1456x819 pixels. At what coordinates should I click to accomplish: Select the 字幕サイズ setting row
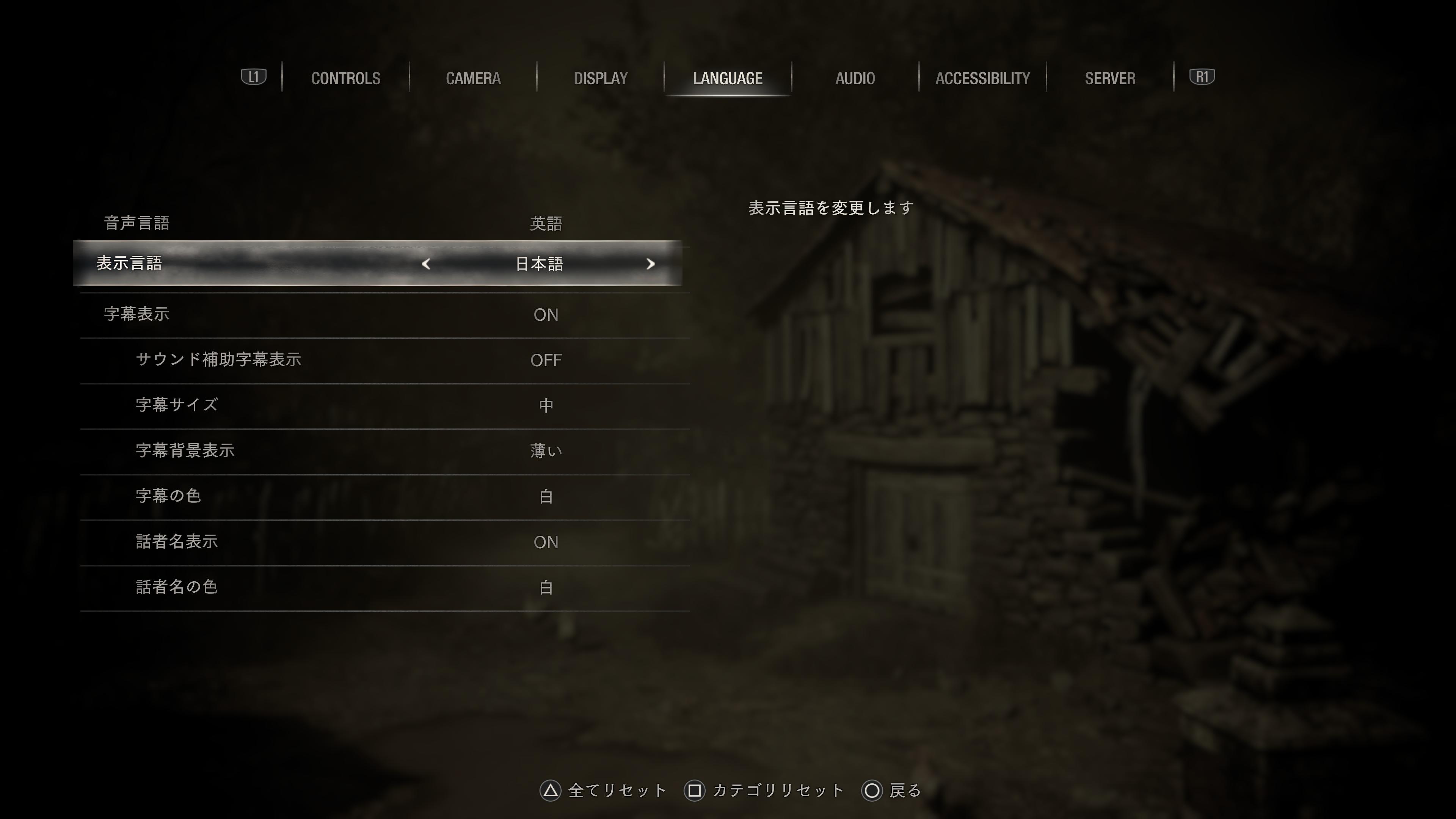[x=384, y=405]
